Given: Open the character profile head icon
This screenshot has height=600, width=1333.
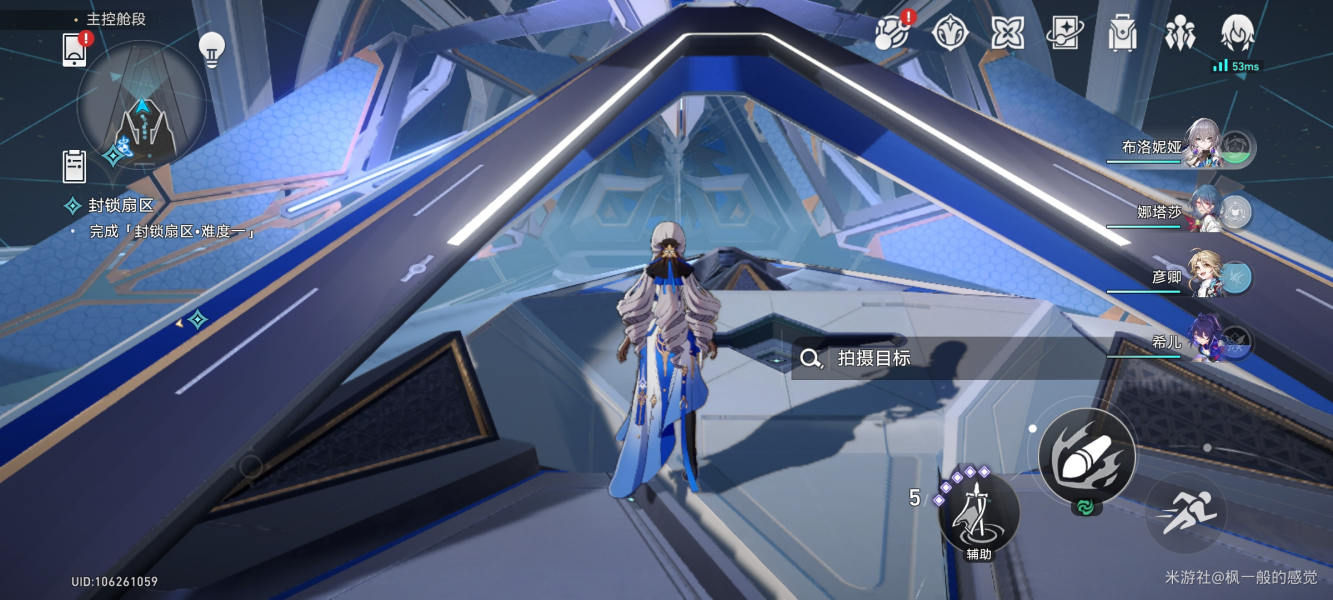Looking at the screenshot, I should pyautogui.click(x=1238, y=33).
